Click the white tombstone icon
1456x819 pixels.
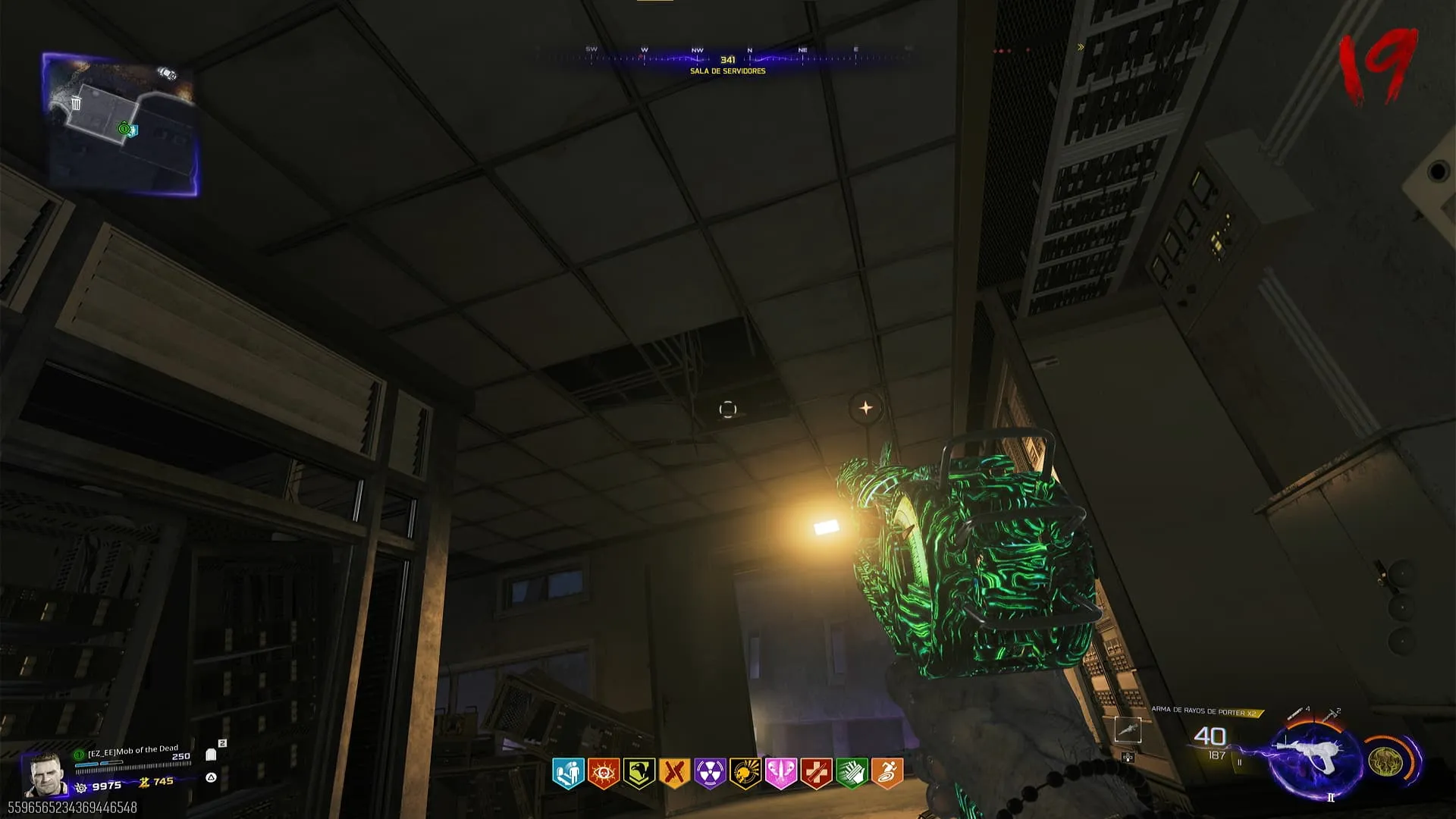(211, 755)
